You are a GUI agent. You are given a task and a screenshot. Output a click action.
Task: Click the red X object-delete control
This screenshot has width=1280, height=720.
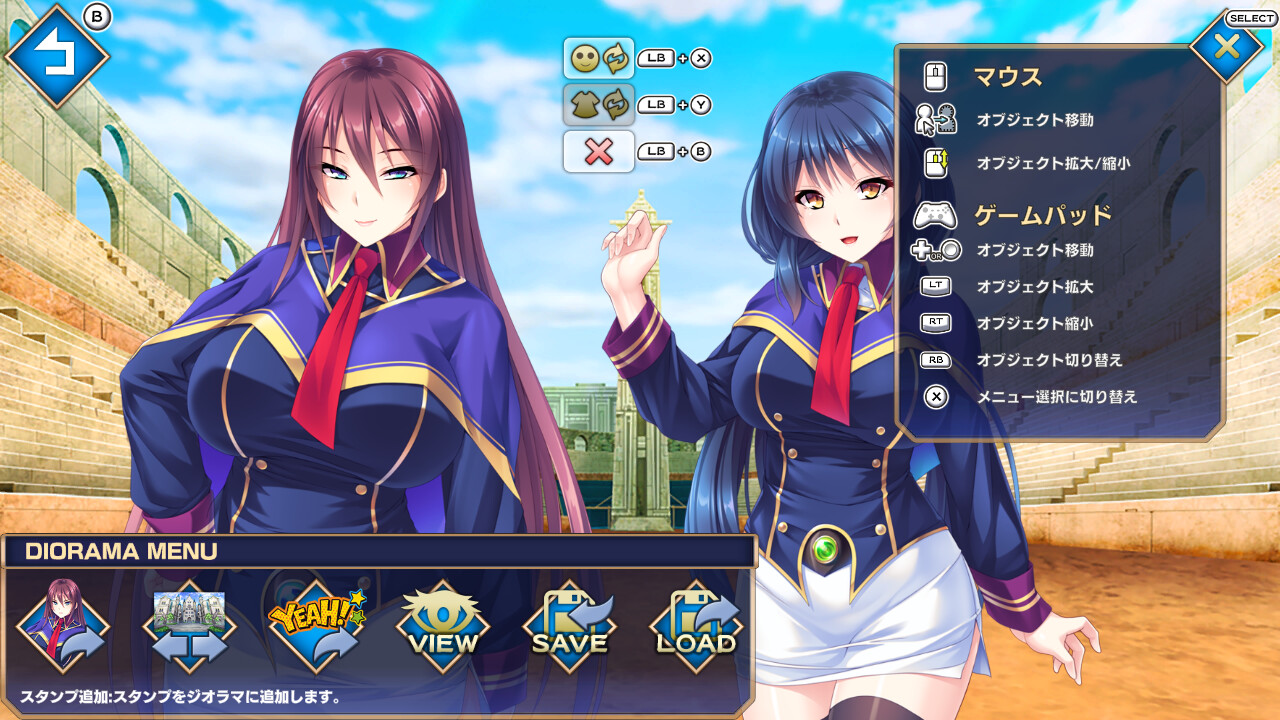click(x=598, y=152)
